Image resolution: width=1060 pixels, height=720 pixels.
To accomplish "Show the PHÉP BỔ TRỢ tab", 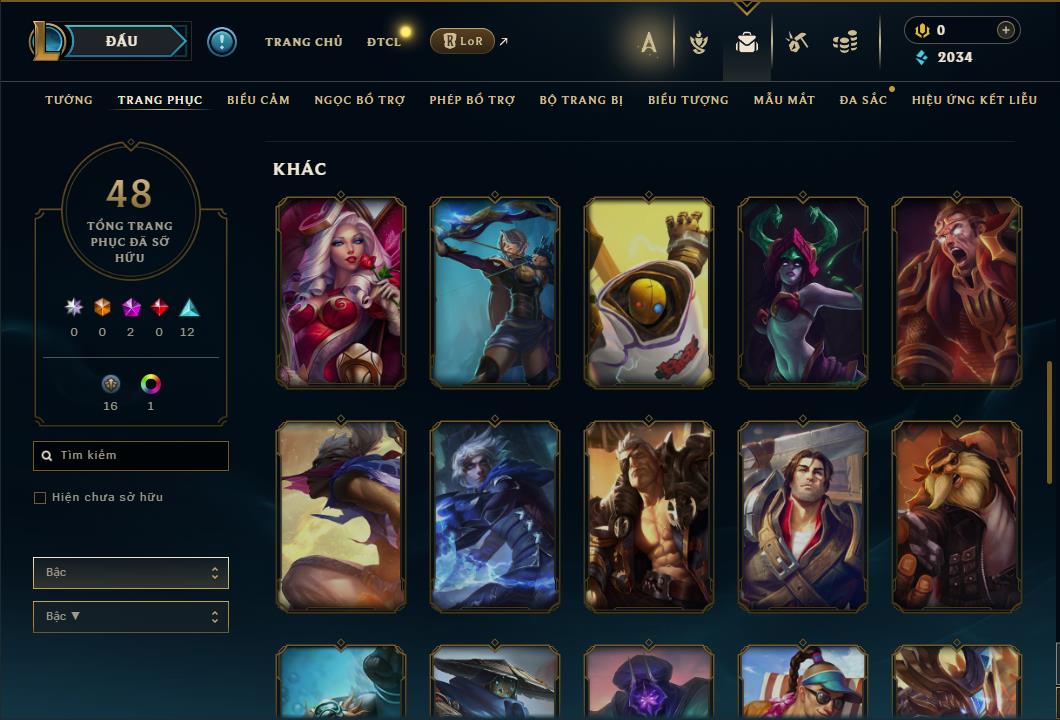I will pos(472,100).
